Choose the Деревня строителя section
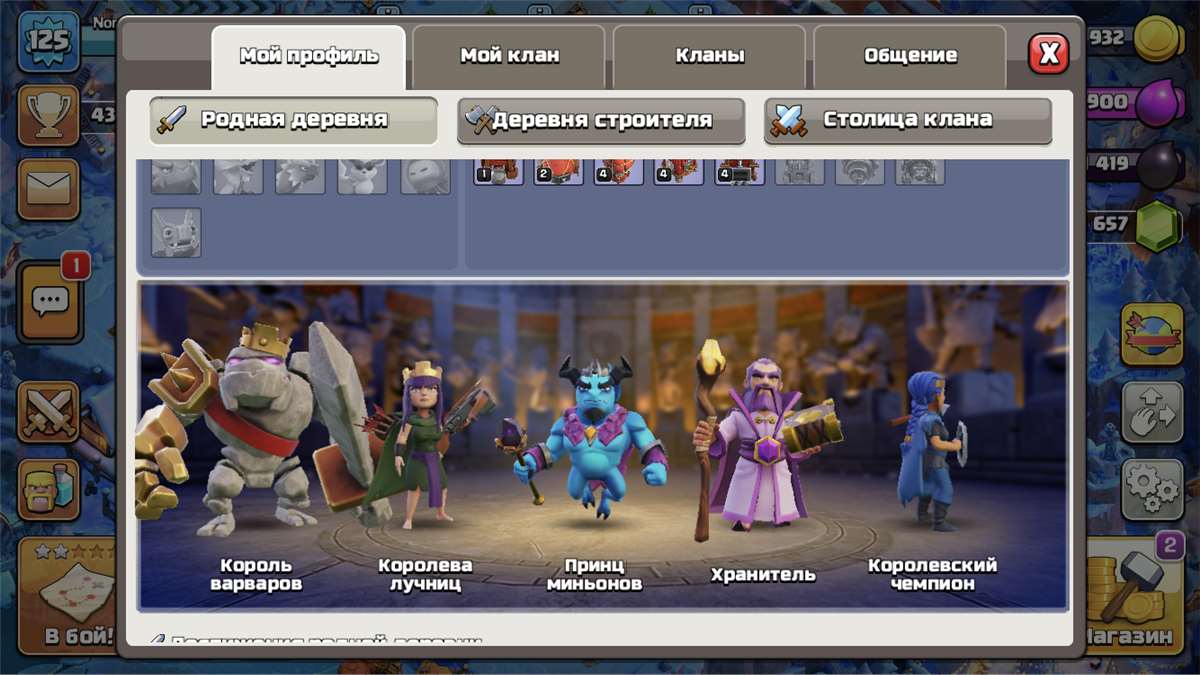1200x675 pixels. (601, 120)
